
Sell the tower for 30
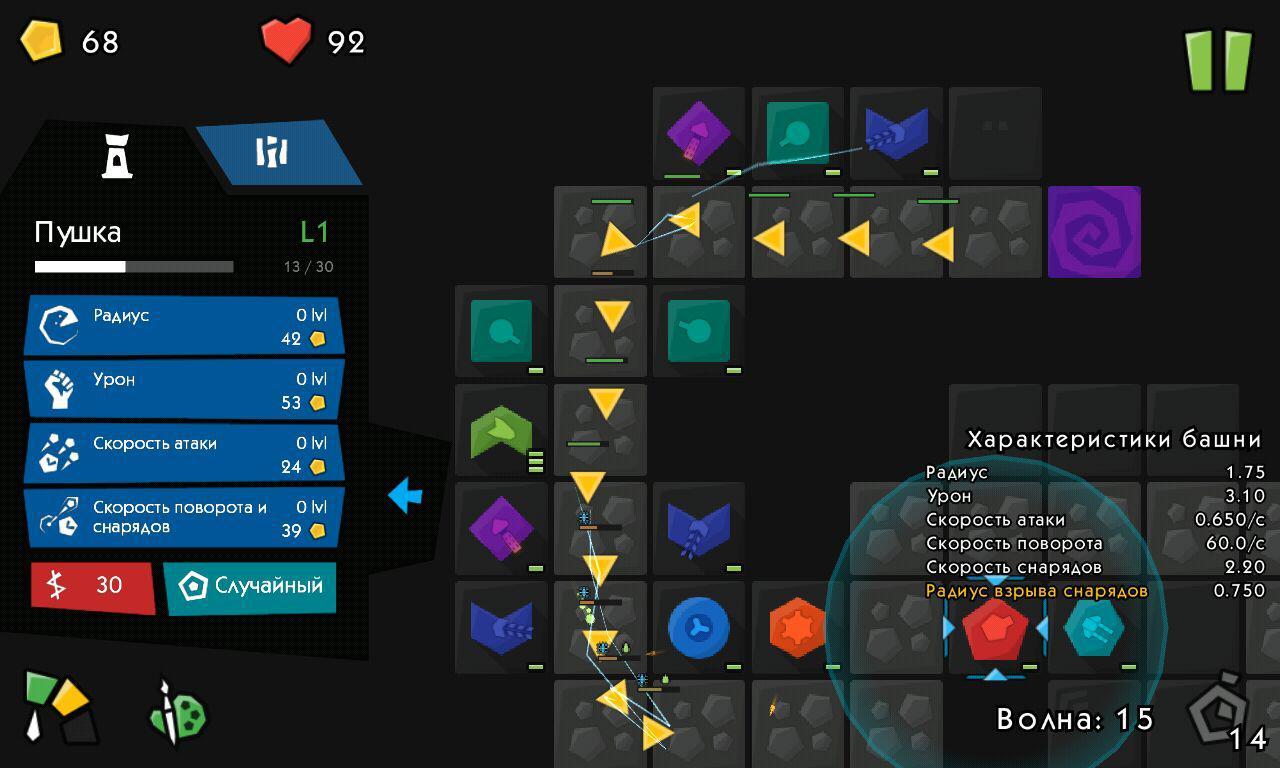(92, 586)
